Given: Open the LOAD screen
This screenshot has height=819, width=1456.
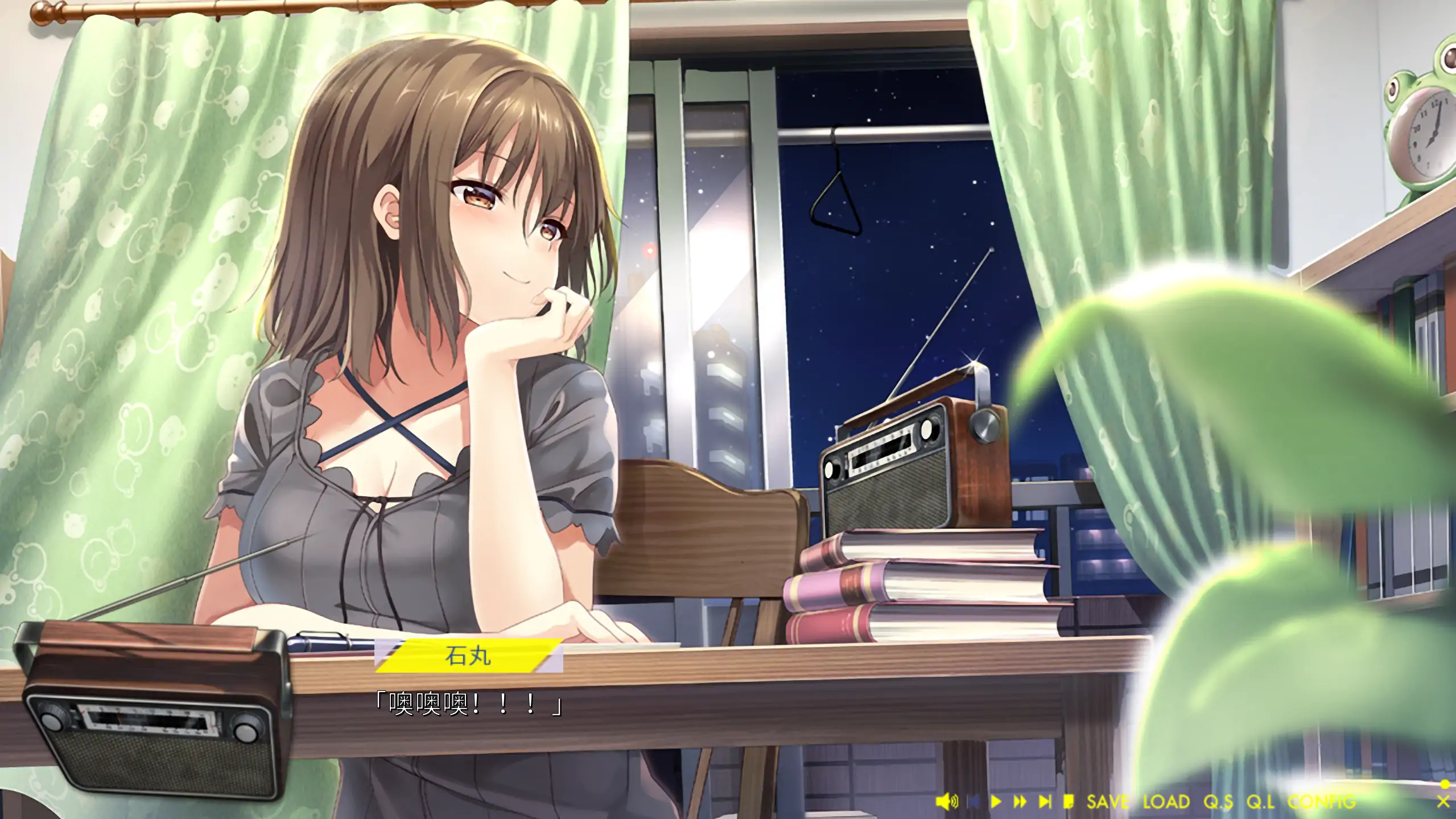Looking at the screenshot, I should point(1166,801).
